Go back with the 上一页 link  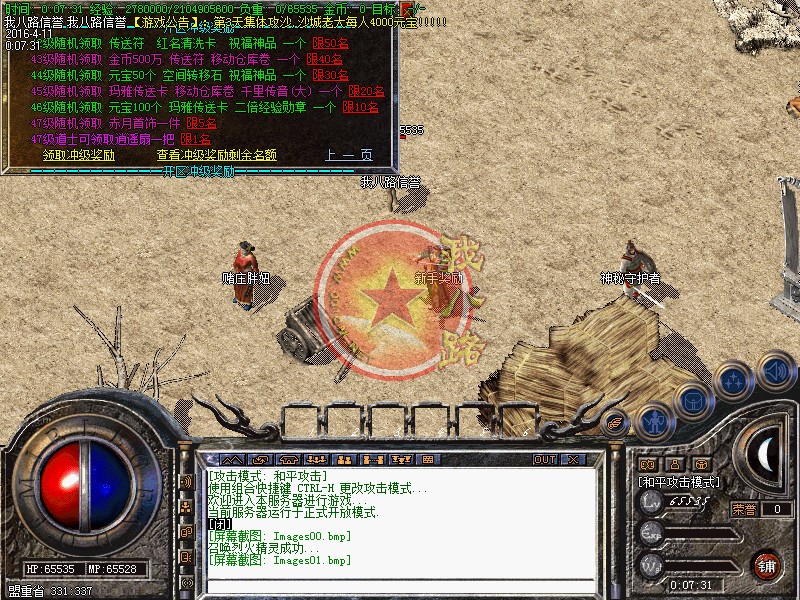pos(348,155)
